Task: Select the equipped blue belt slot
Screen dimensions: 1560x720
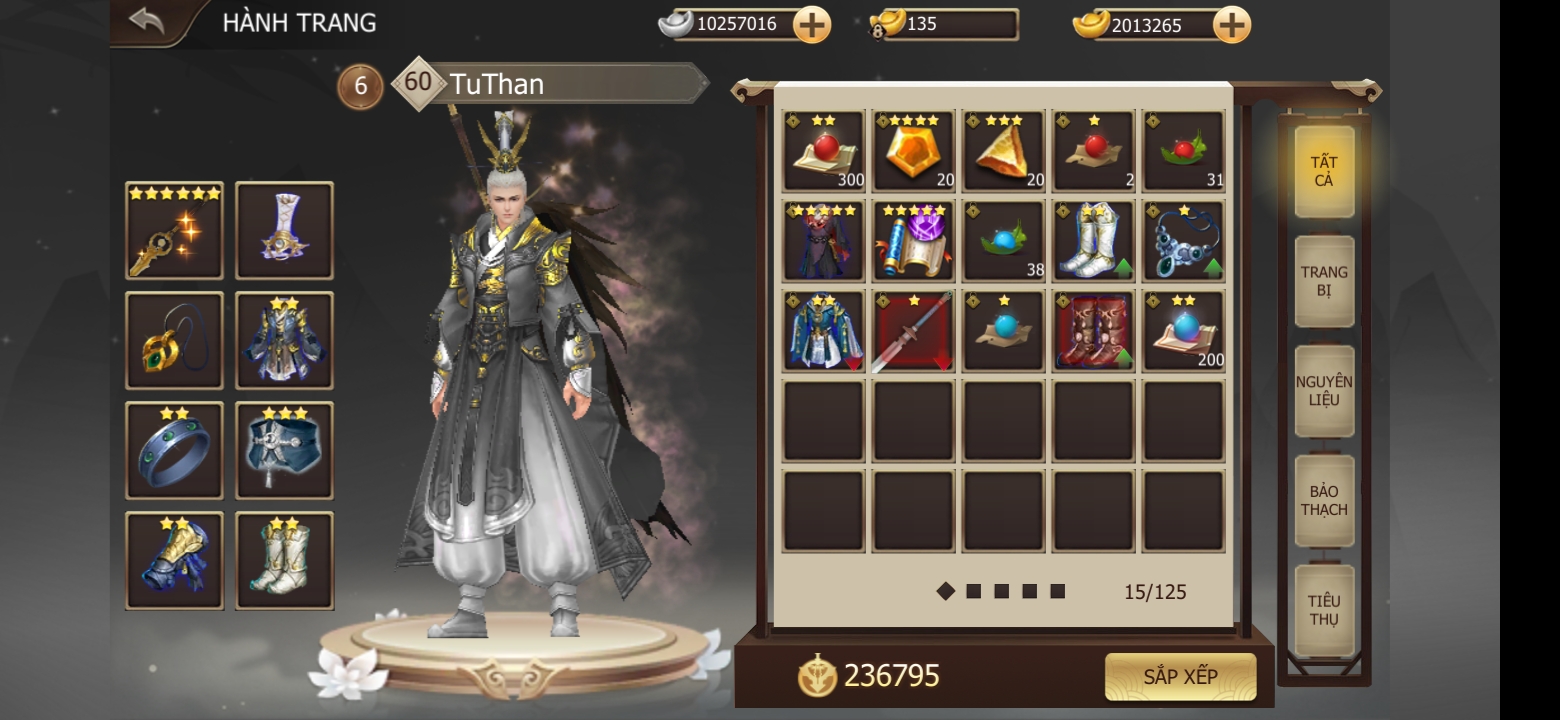Action: (284, 451)
